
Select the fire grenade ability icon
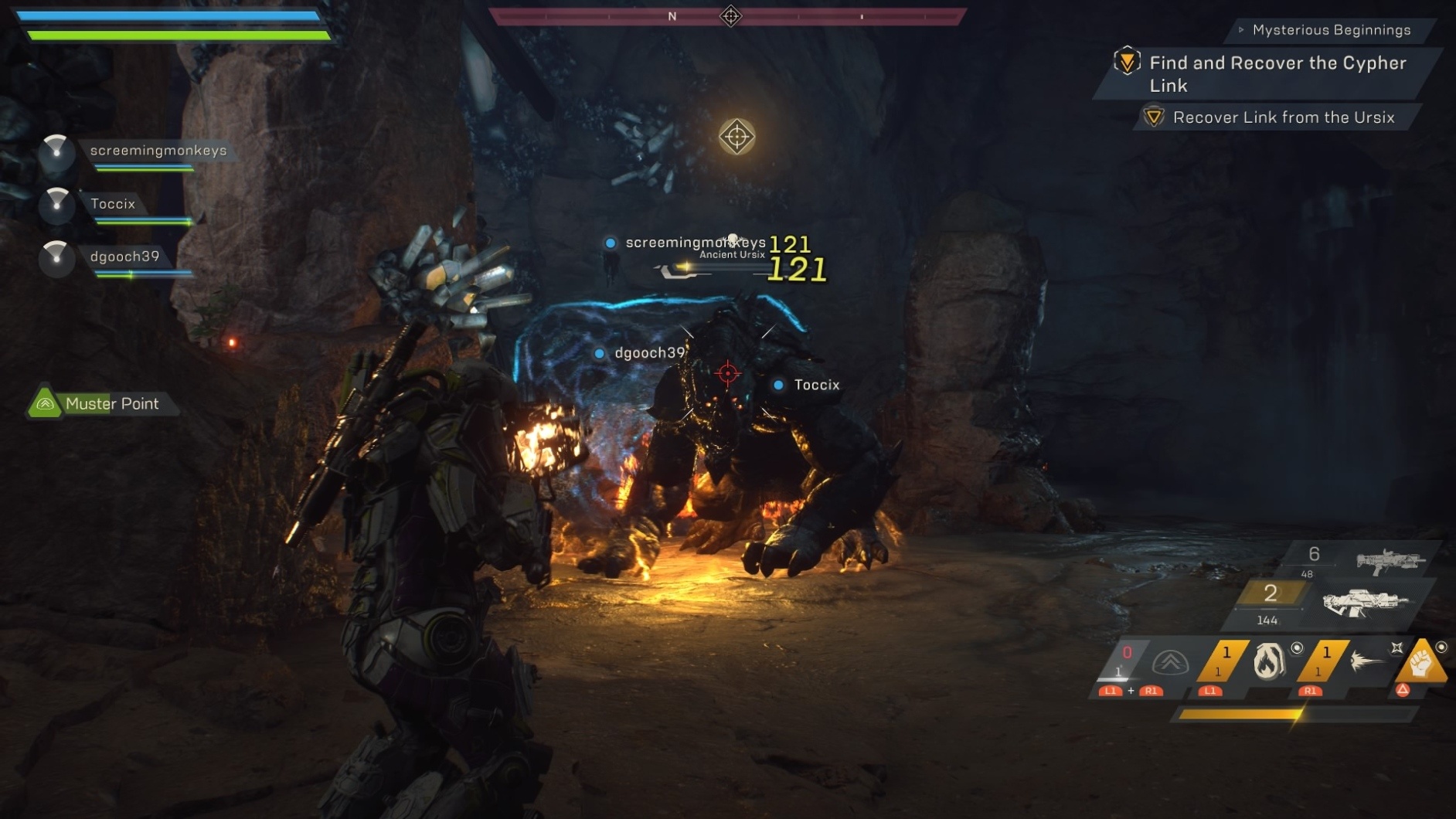point(1268,661)
